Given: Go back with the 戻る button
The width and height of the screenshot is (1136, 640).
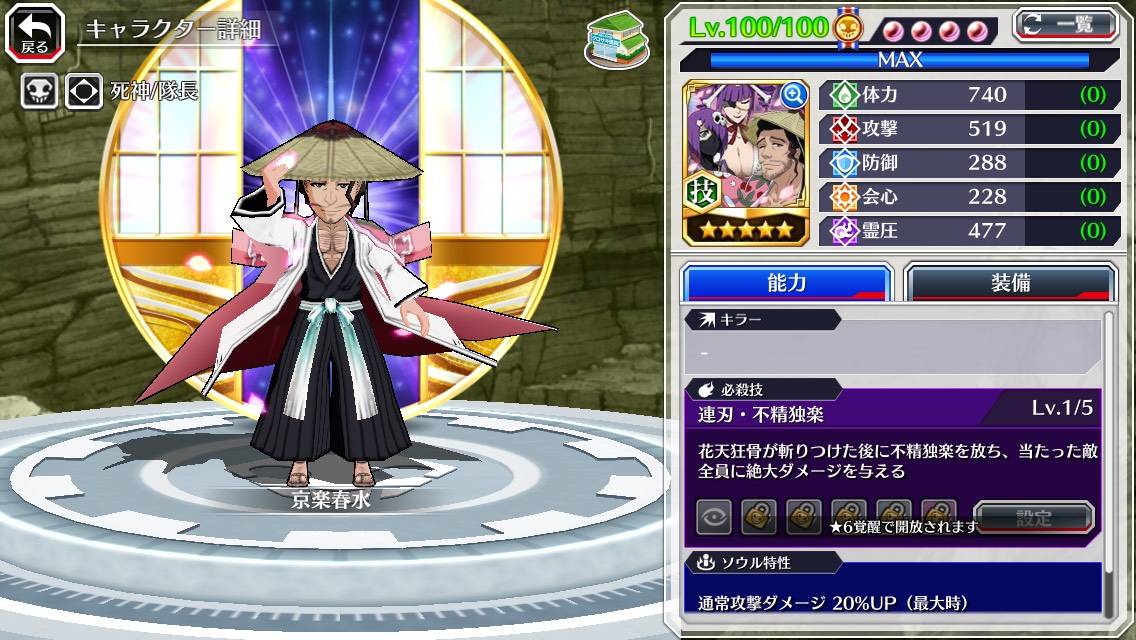Looking at the screenshot, I should click(34, 32).
